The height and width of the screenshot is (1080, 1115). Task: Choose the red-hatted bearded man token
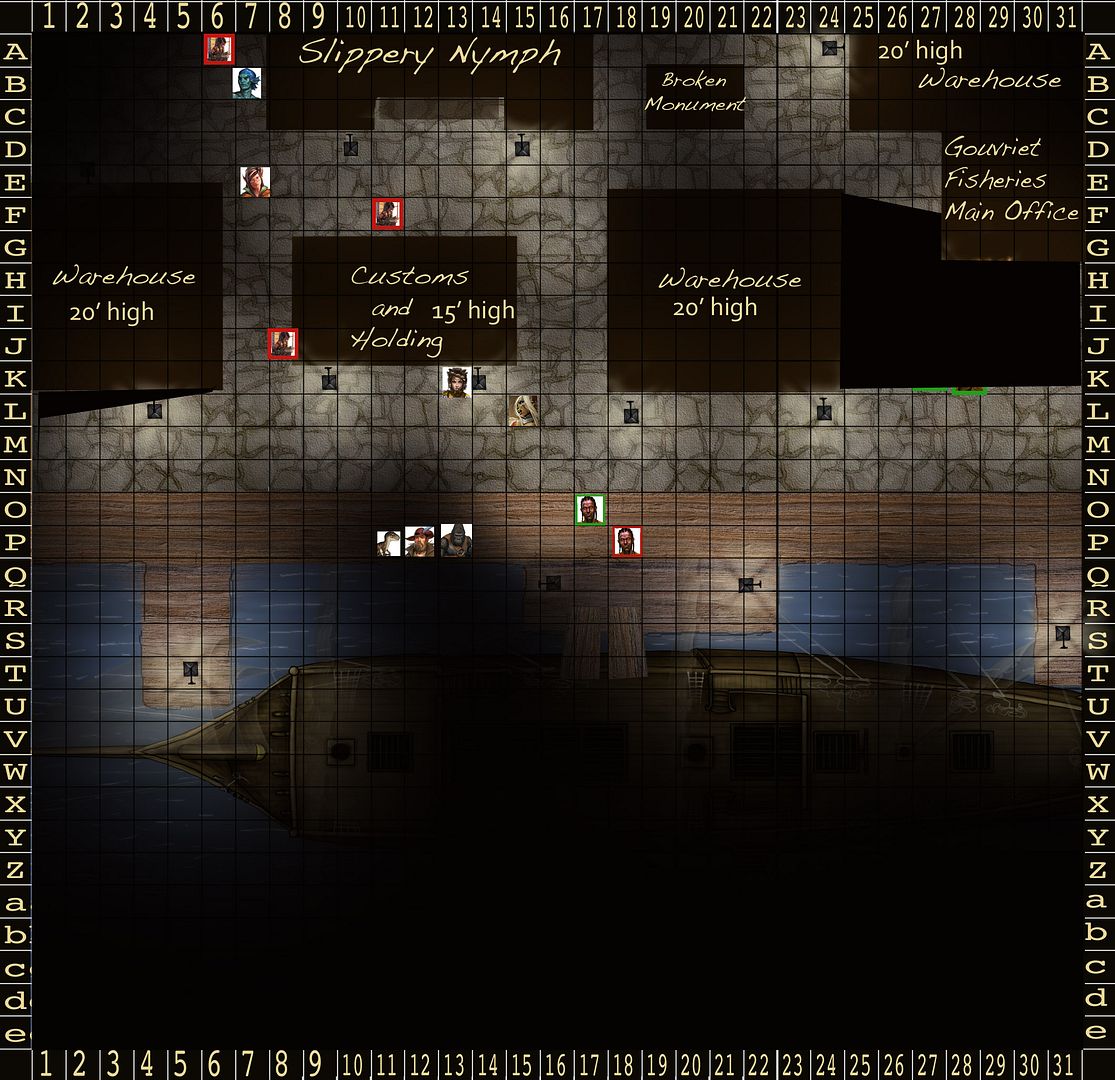(x=421, y=541)
